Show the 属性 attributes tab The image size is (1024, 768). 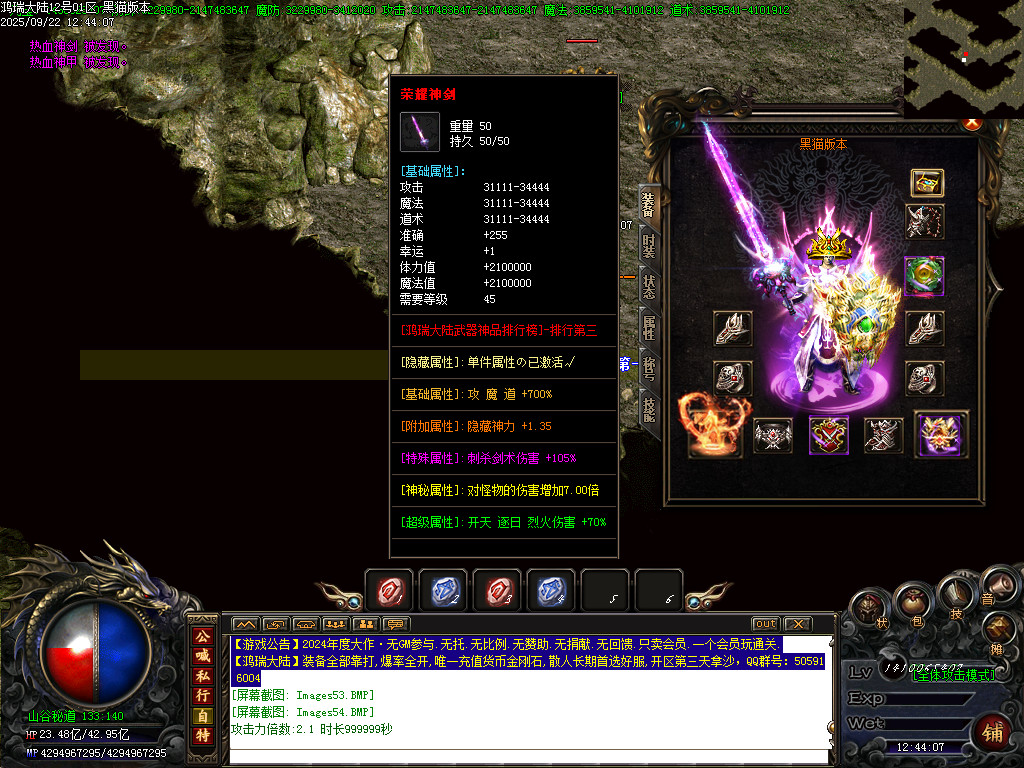coord(649,327)
